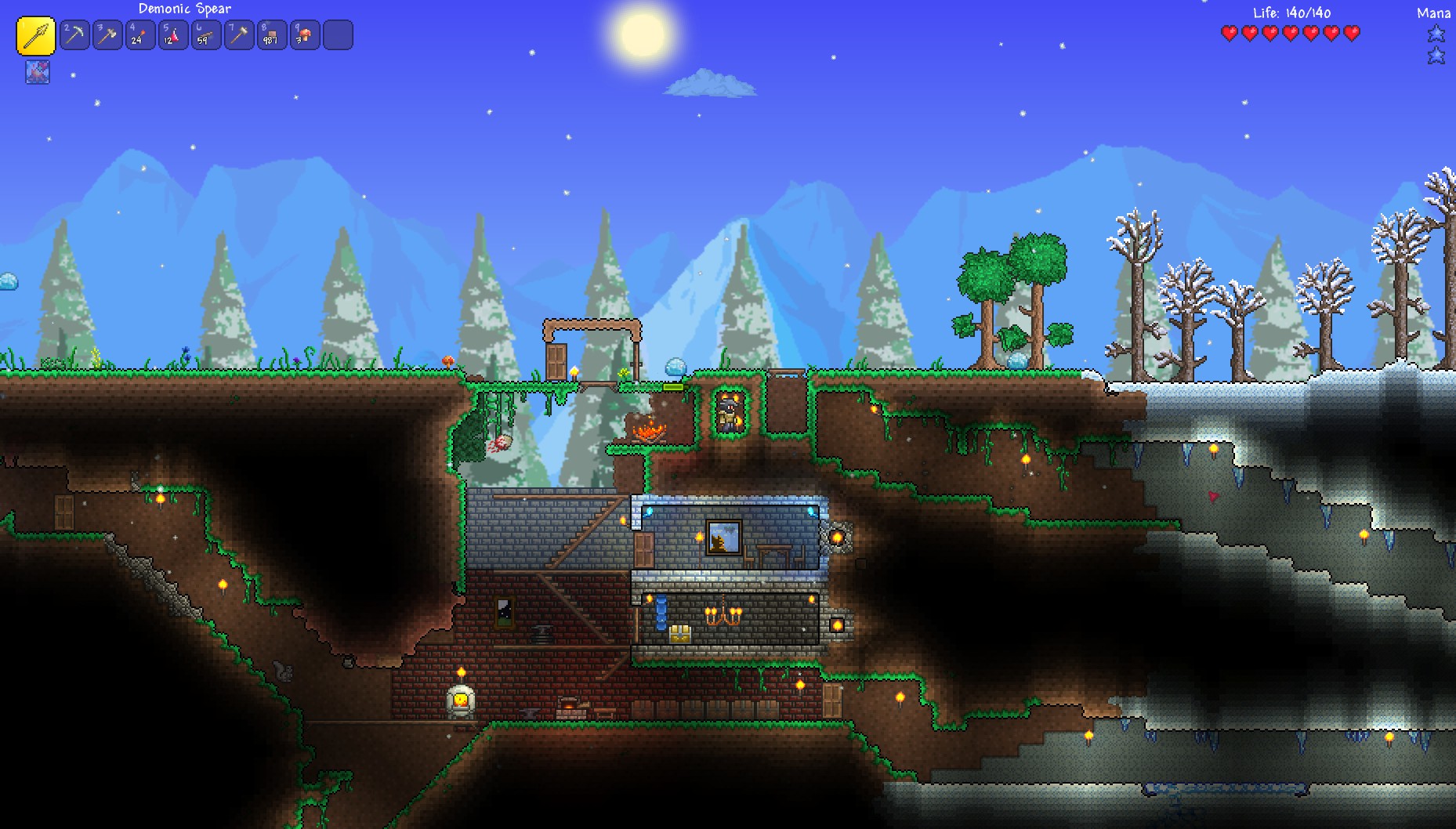
Task: Select the hammer in hotbar slot 7
Action: pos(239,34)
